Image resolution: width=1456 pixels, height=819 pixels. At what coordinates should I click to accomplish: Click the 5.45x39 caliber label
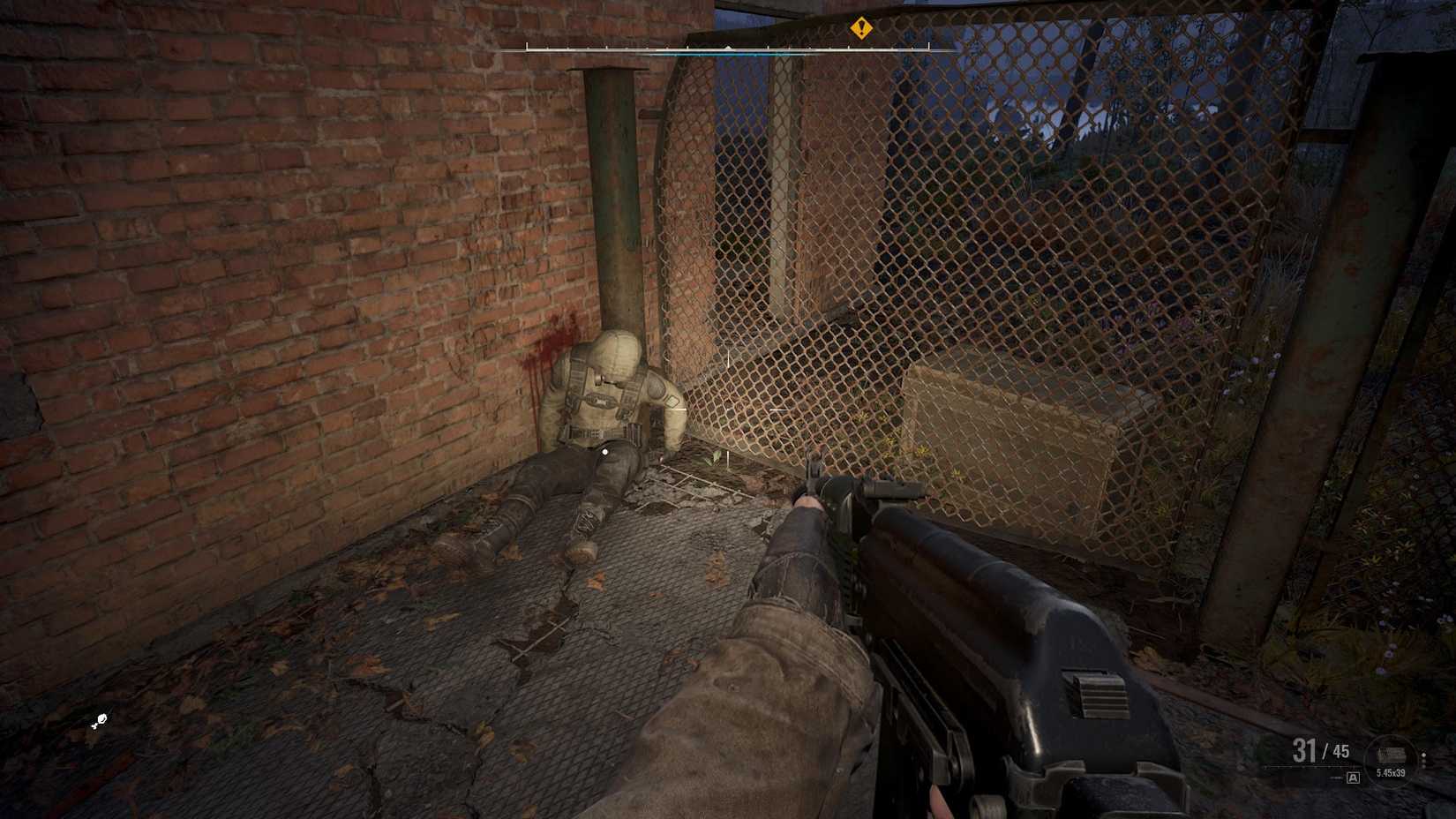[1391, 772]
